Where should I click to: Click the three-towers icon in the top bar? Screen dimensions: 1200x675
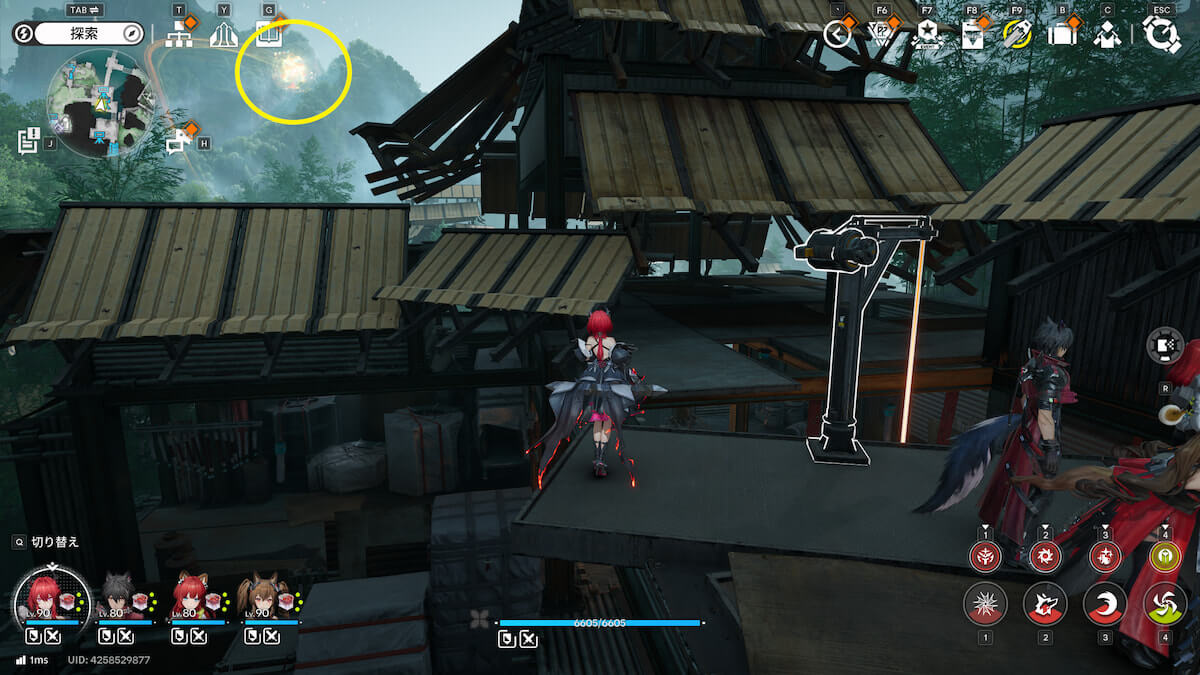[x=224, y=36]
